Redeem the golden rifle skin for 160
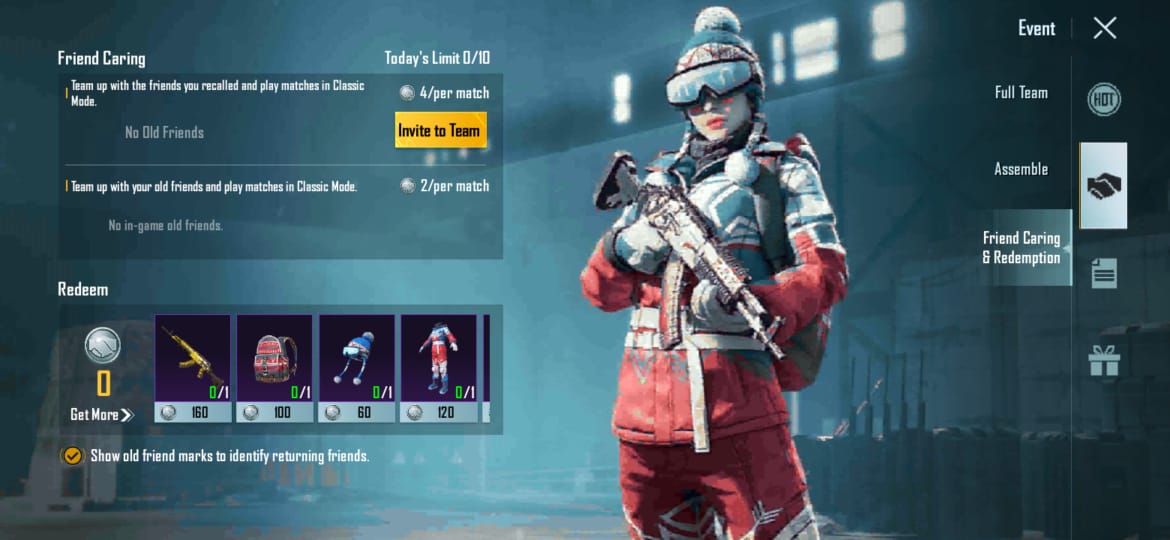The width and height of the screenshot is (1170, 540). click(193, 367)
